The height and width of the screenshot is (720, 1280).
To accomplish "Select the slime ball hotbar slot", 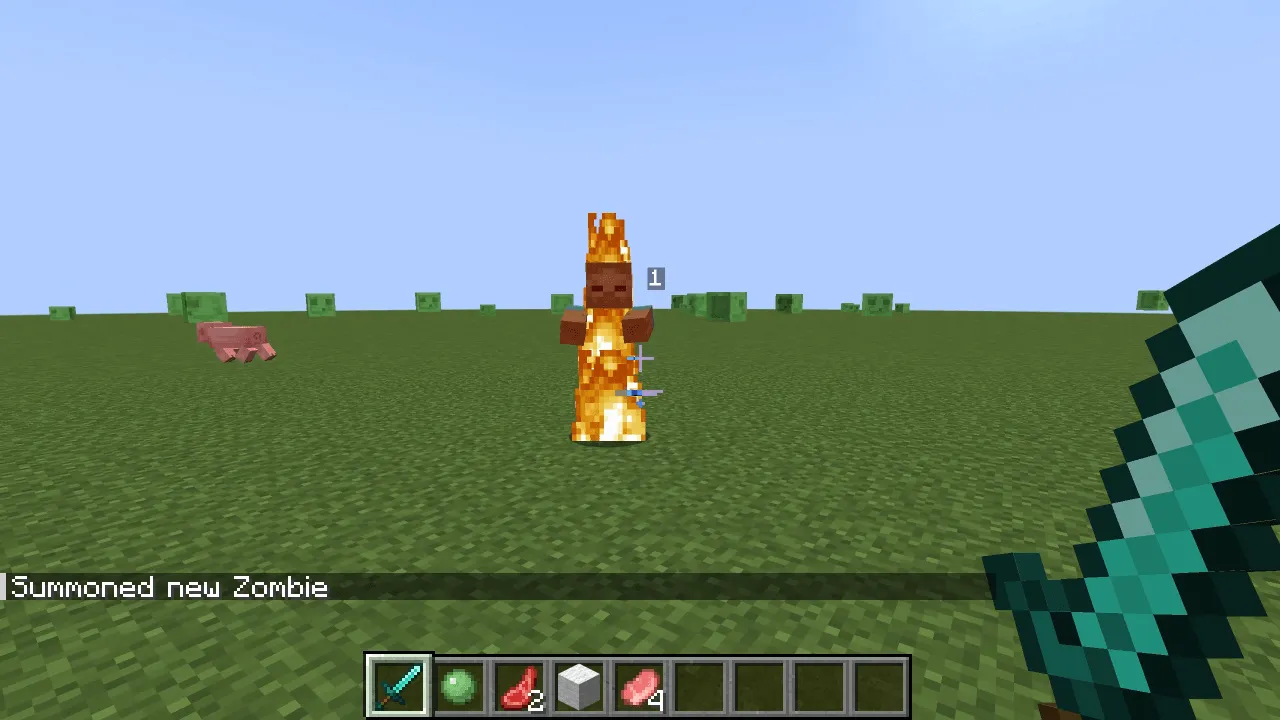I will coord(459,686).
